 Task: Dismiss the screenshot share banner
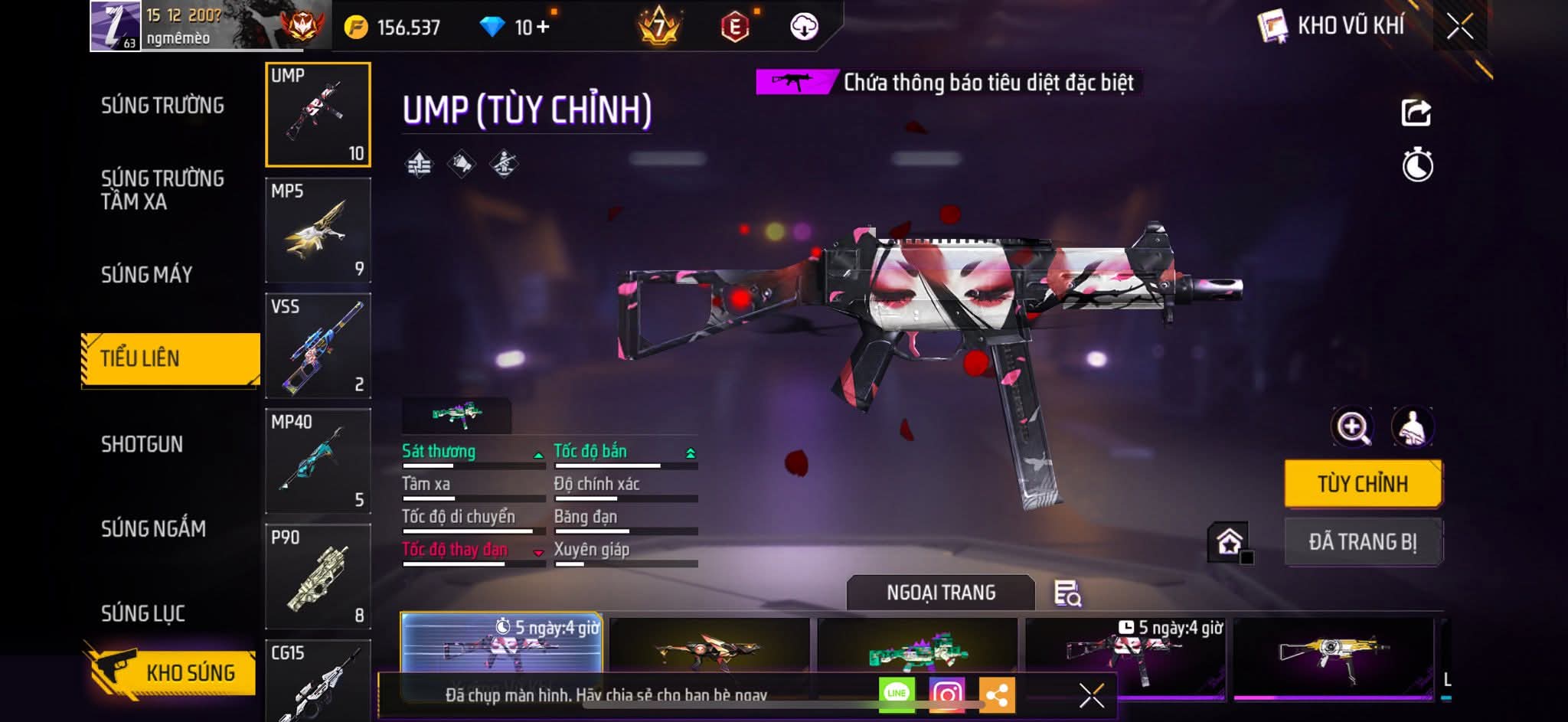pyautogui.click(x=1091, y=695)
